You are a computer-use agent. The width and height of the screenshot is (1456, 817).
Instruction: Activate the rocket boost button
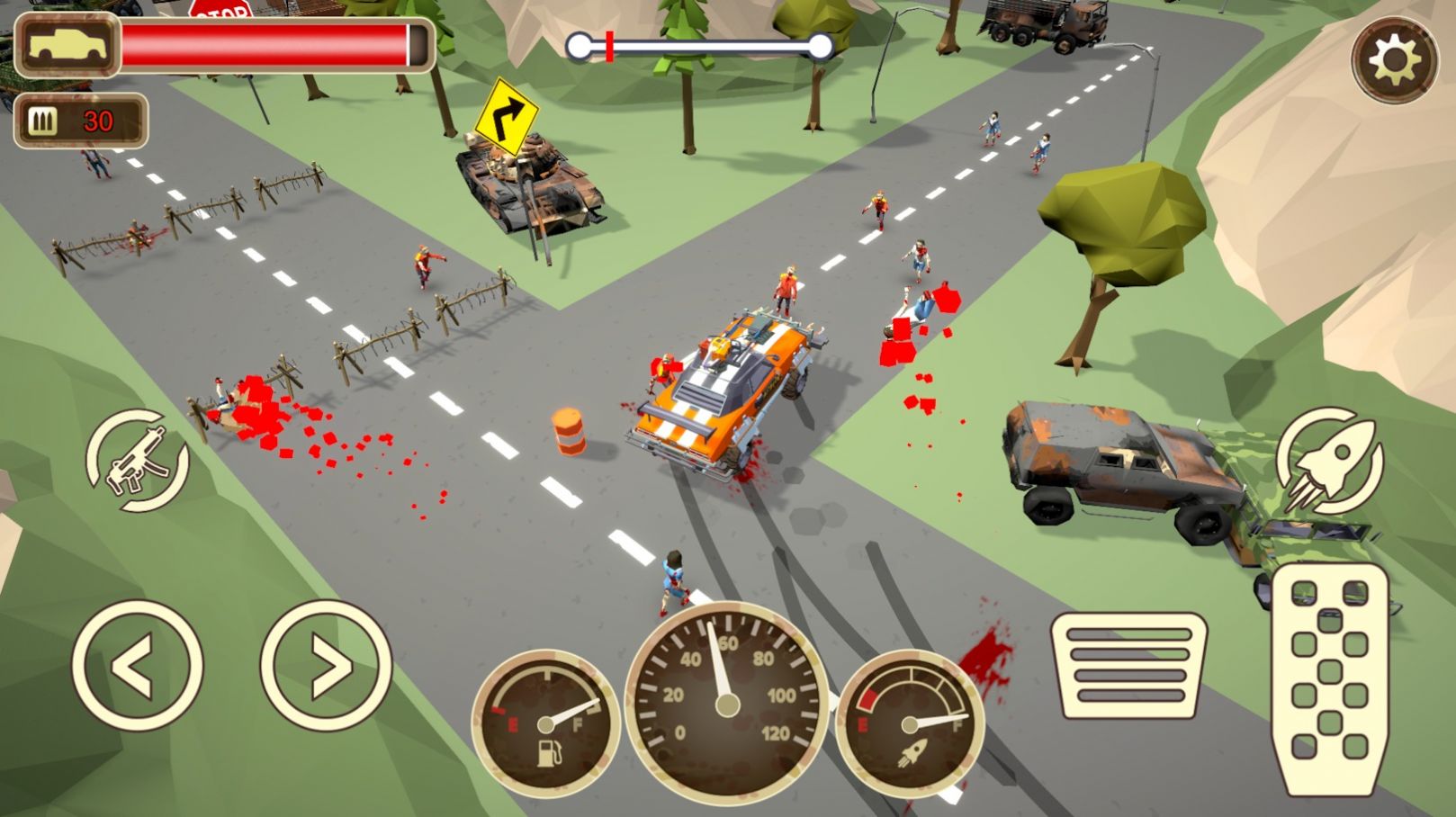pyautogui.click(x=1328, y=461)
